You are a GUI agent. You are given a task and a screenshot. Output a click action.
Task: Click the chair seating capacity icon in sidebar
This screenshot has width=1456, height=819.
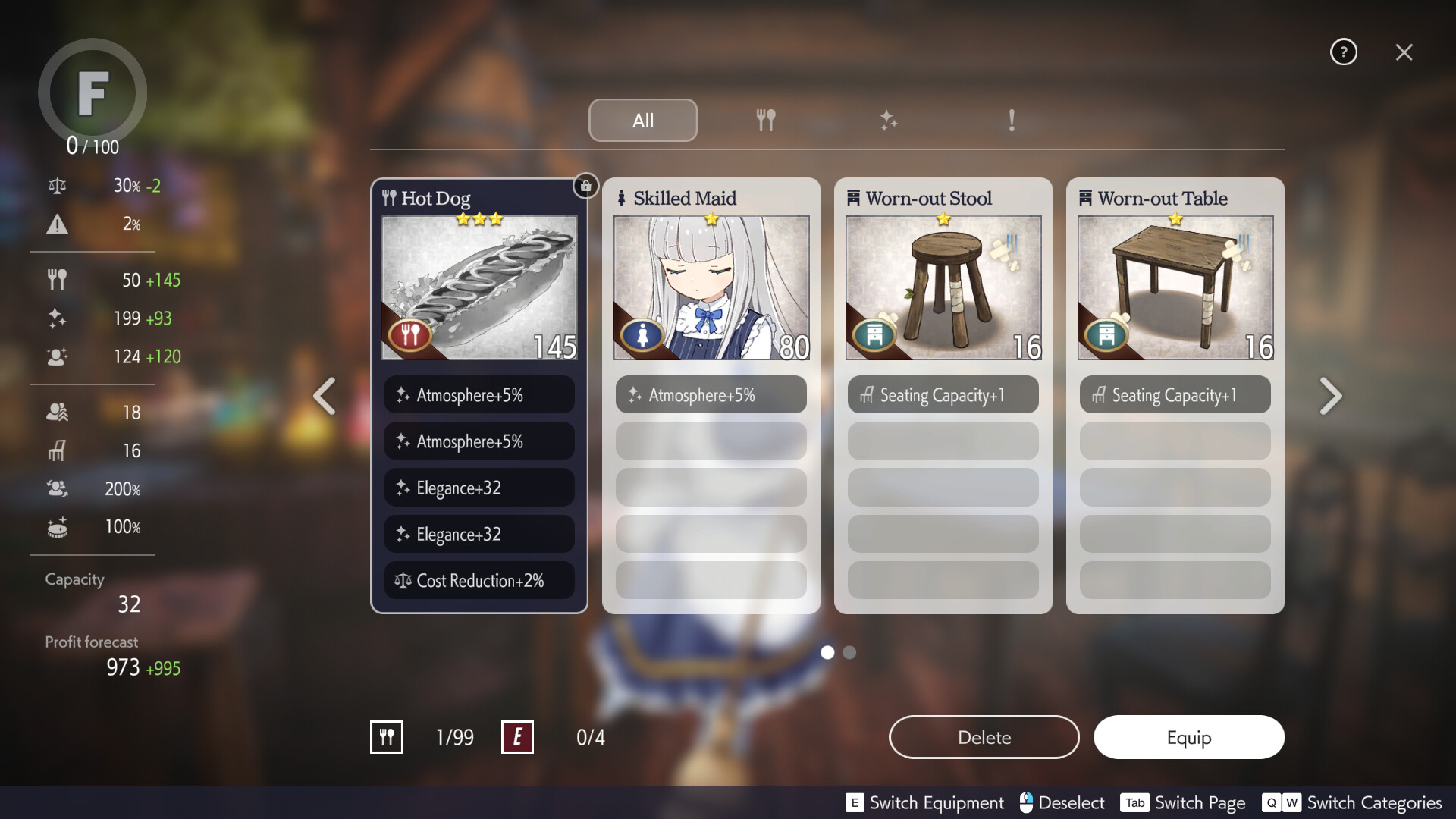tap(57, 450)
